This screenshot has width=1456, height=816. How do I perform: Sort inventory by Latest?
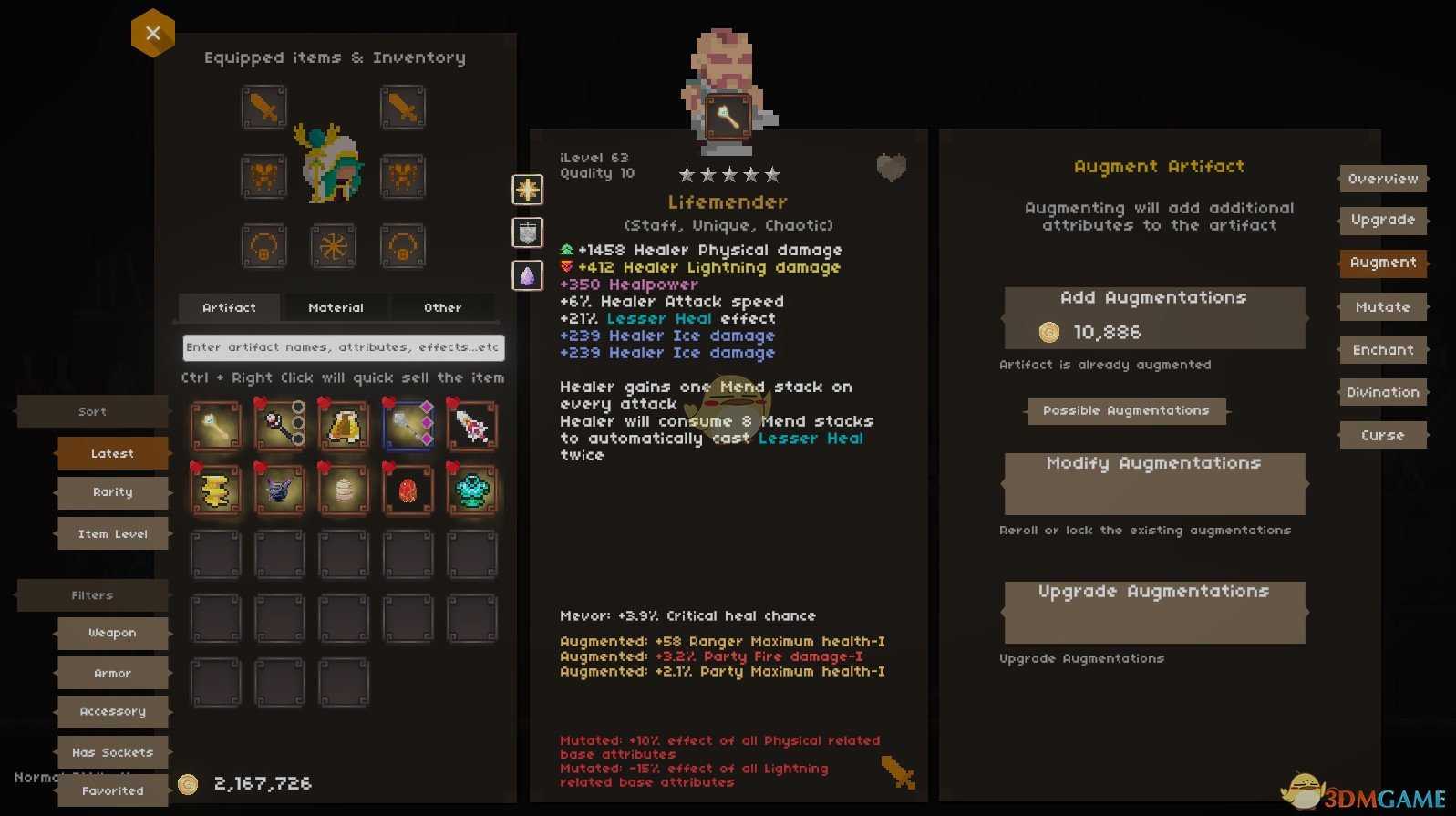pyautogui.click(x=112, y=453)
